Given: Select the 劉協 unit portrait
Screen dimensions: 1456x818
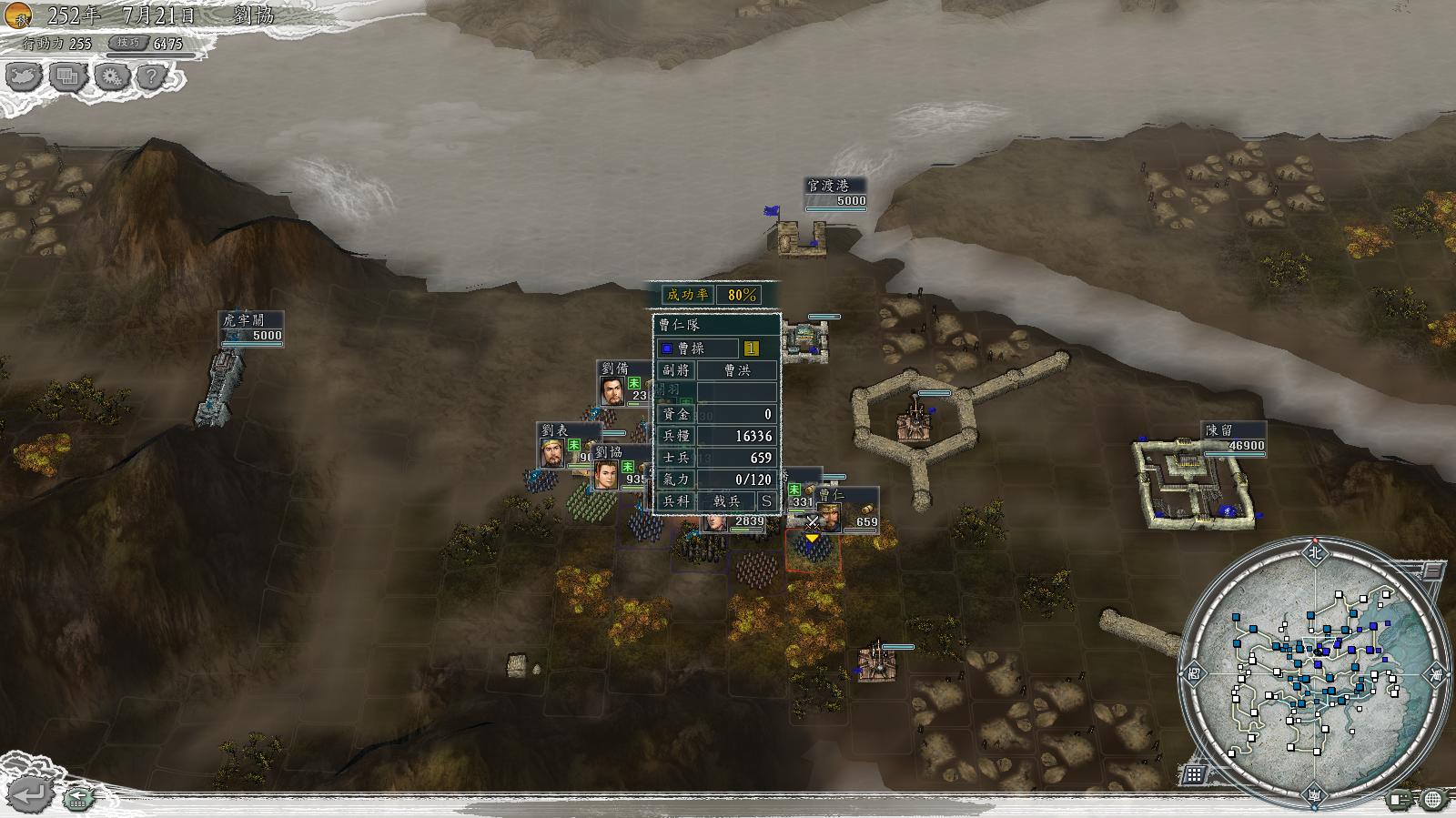Looking at the screenshot, I should pos(606,473).
